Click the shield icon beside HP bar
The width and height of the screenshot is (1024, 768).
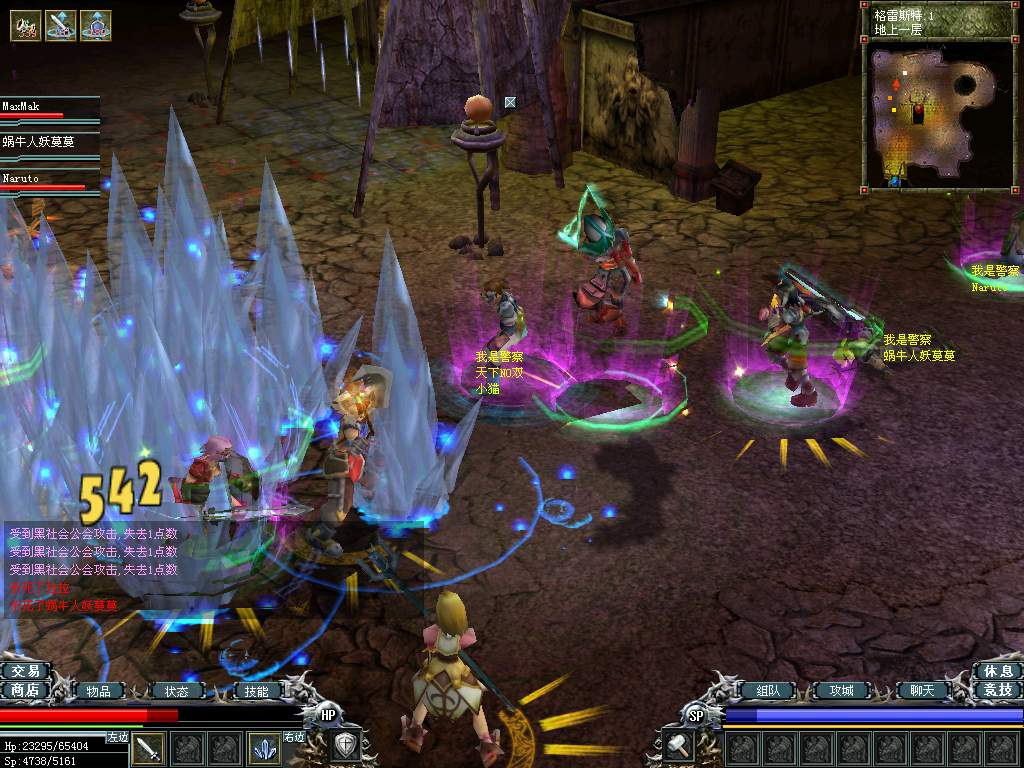click(344, 746)
